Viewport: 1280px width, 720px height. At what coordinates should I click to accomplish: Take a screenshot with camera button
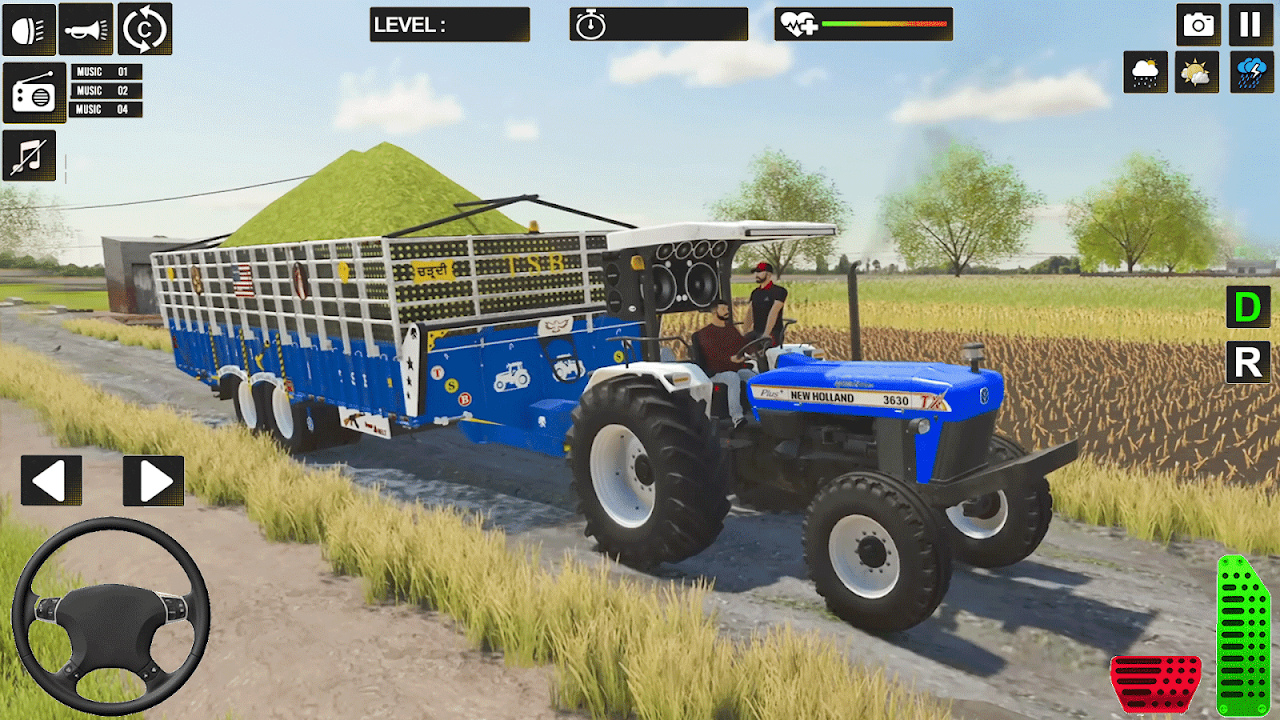pyautogui.click(x=1197, y=25)
